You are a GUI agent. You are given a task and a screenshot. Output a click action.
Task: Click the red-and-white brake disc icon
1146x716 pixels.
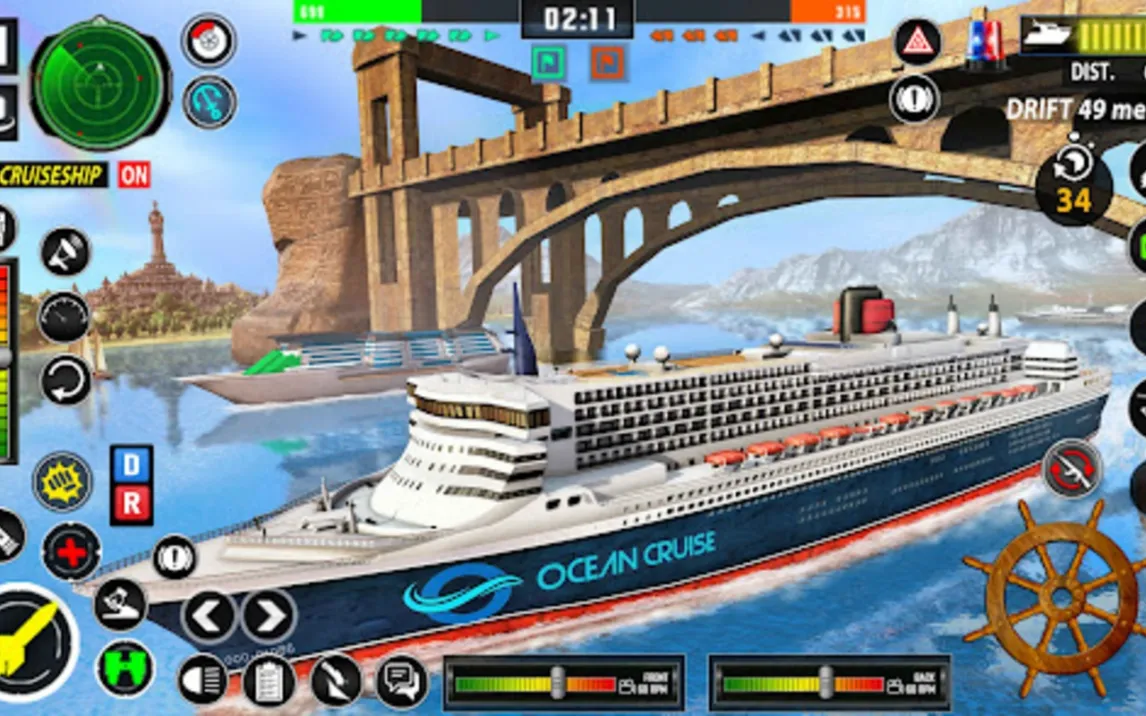pyautogui.click(x=209, y=41)
